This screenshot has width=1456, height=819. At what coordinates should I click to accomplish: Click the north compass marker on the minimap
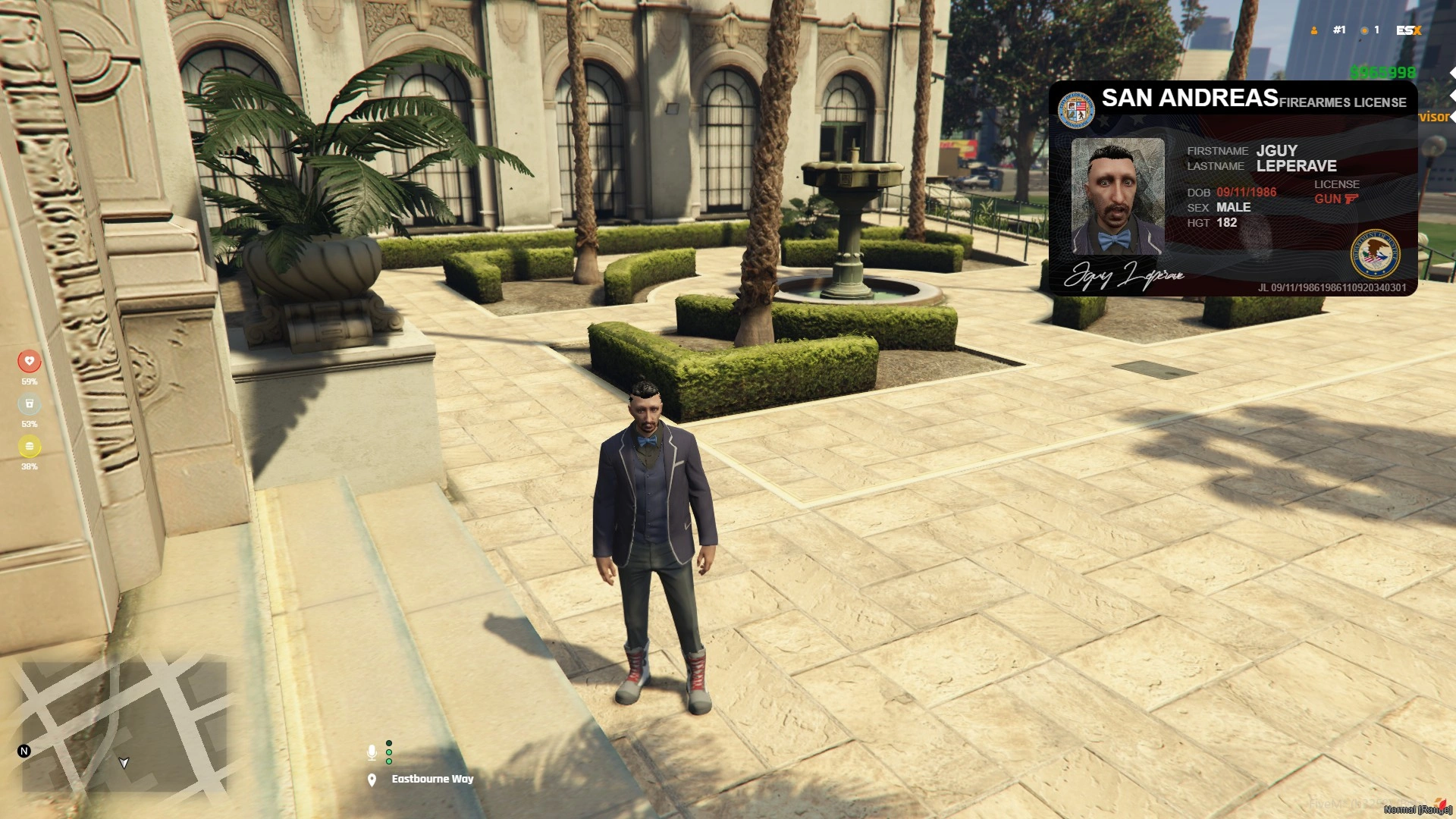(x=24, y=751)
